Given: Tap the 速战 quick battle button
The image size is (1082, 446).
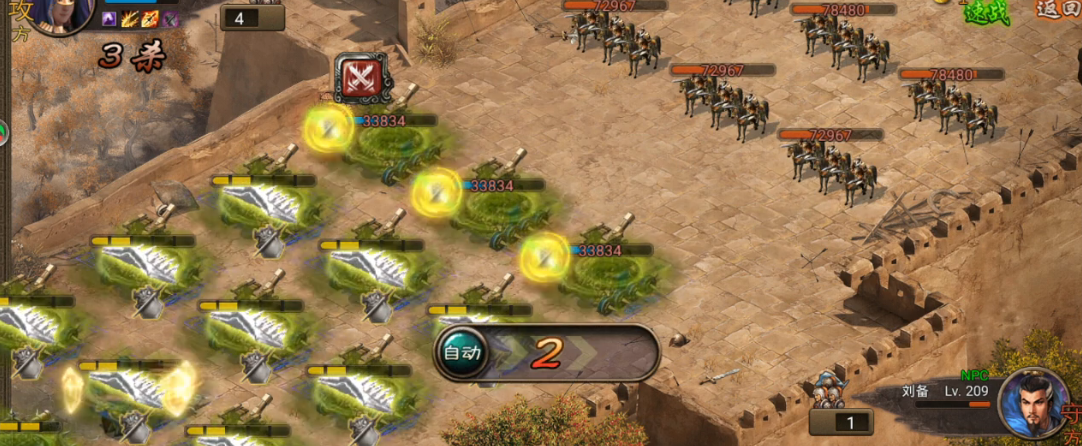Looking at the screenshot, I should 985,12.
